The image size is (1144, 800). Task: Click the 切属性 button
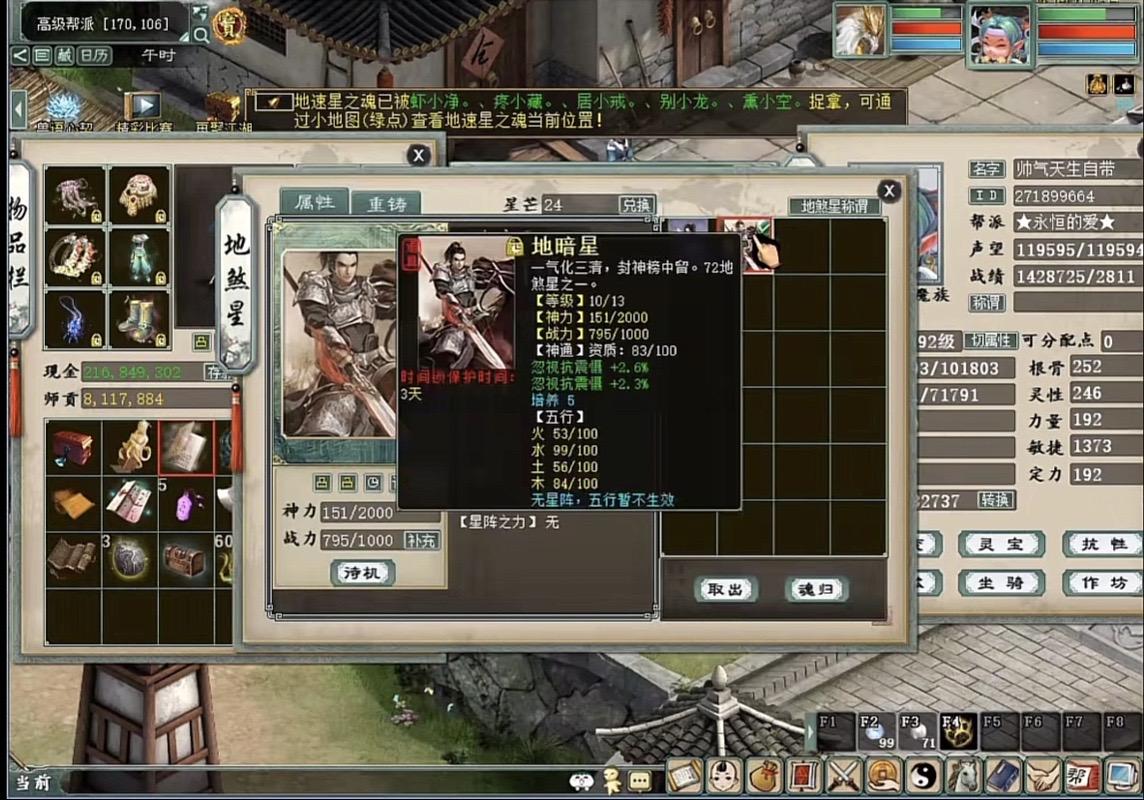point(990,341)
